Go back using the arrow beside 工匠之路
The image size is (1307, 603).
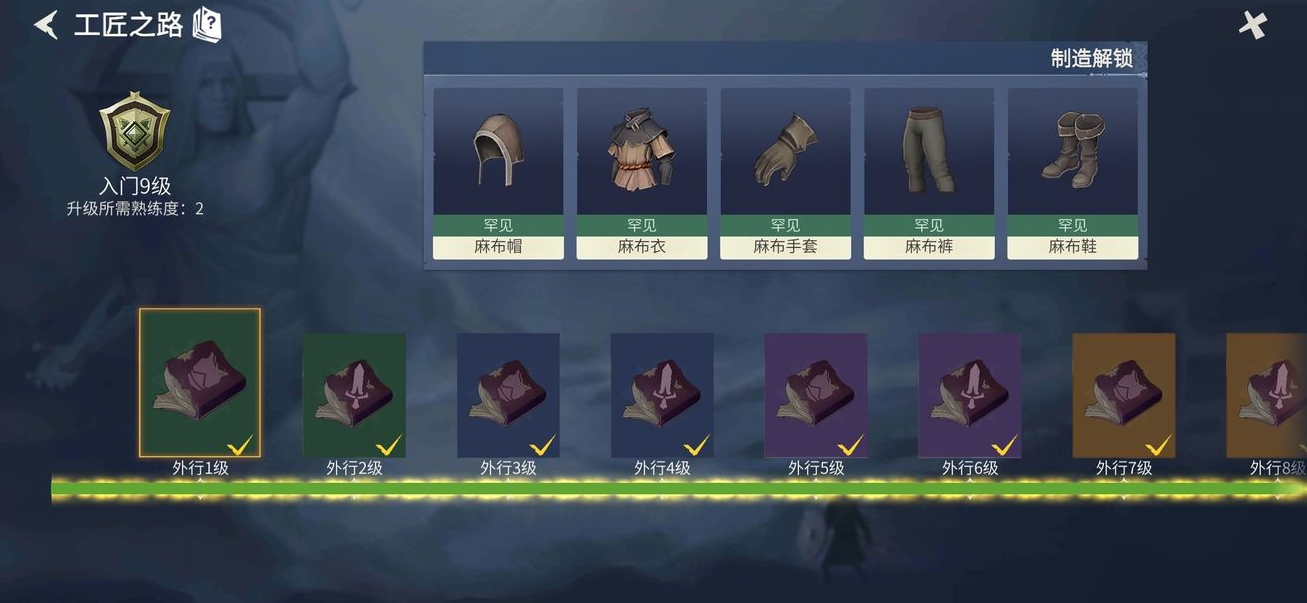pyautogui.click(x=47, y=25)
